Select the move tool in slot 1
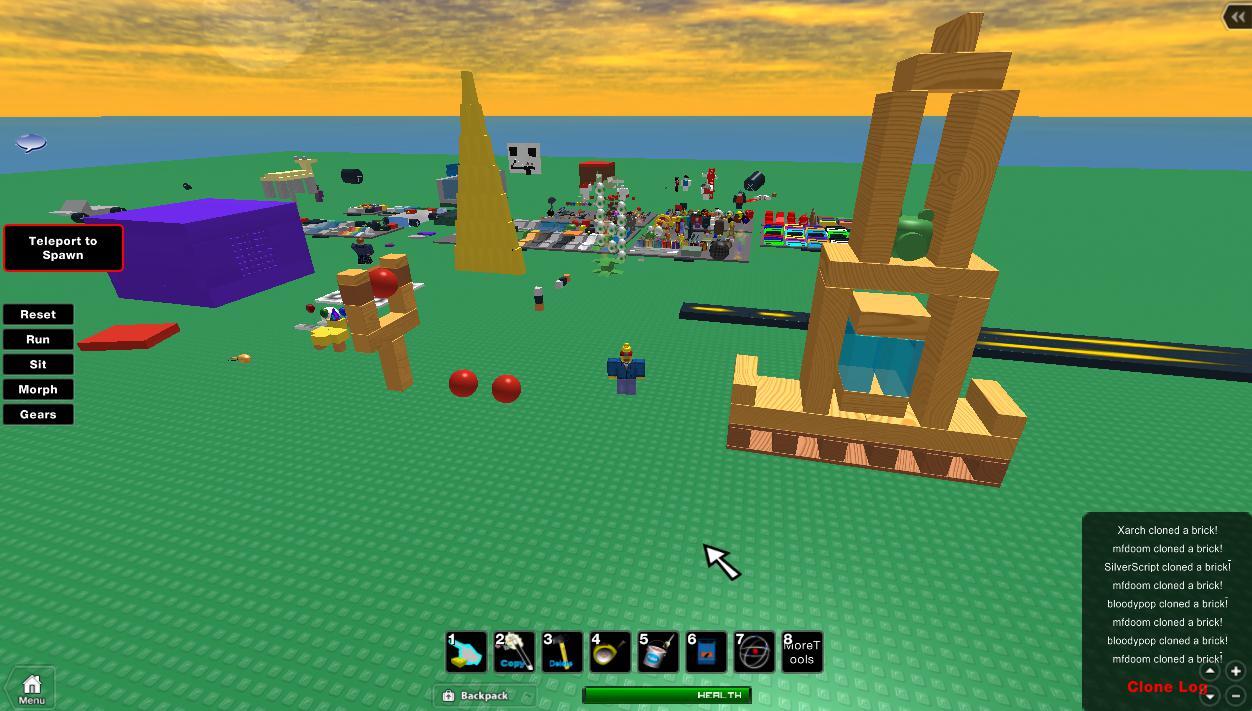The image size is (1252, 711). pyautogui.click(x=466, y=652)
